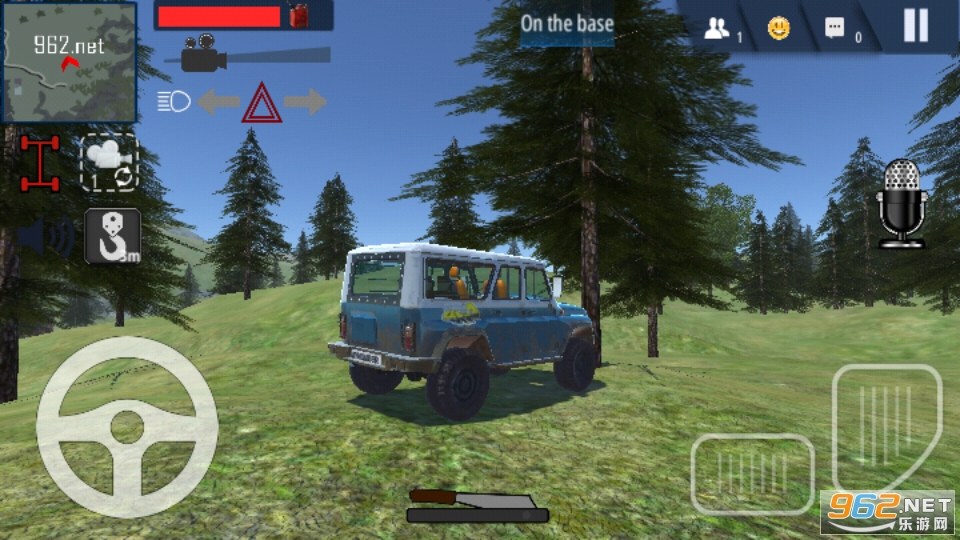960x540 pixels.
Task: Switch camera view with the camera button
Action: click(x=109, y=162)
